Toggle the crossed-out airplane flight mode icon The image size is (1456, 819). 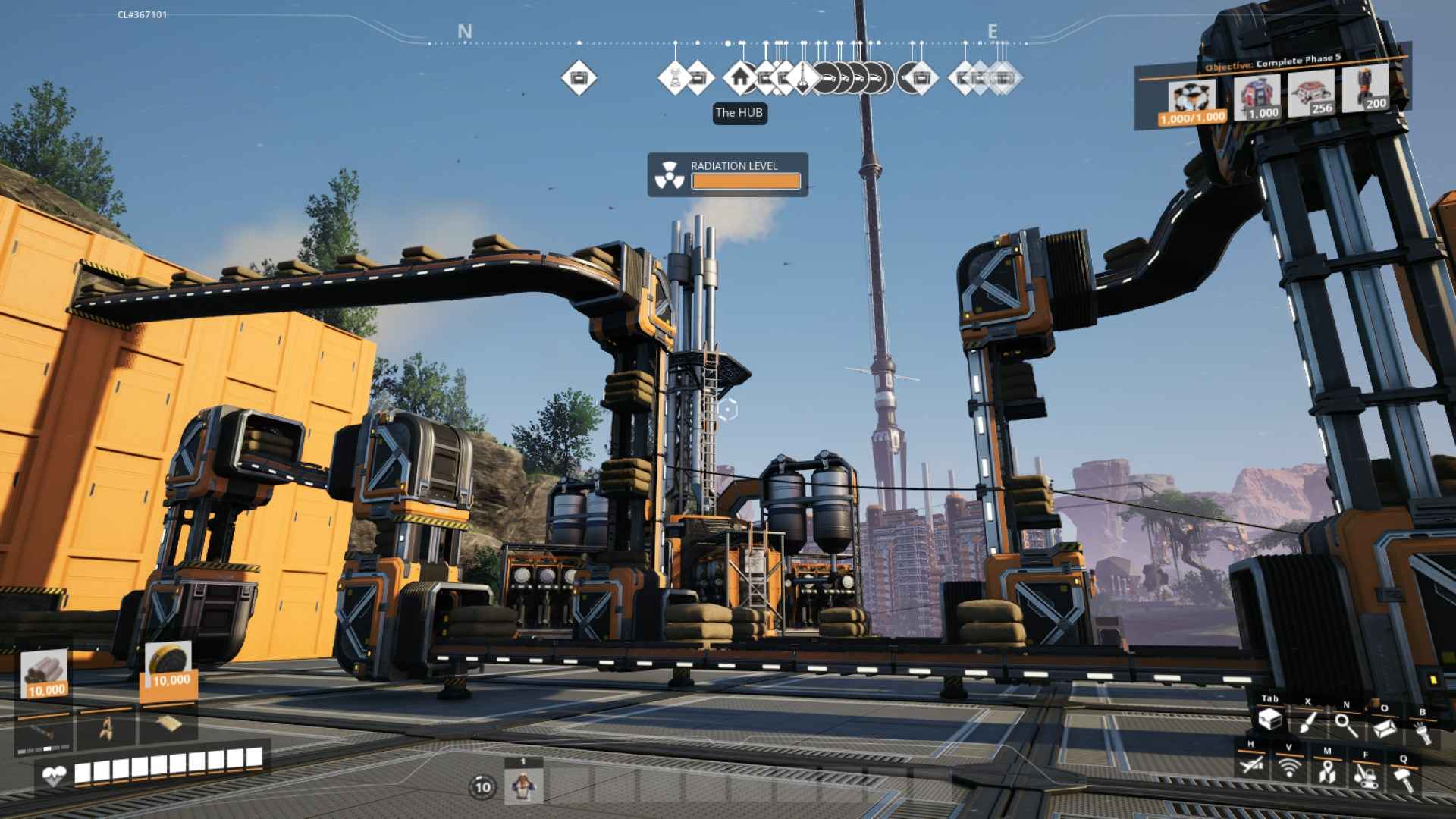[x=1251, y=764]
